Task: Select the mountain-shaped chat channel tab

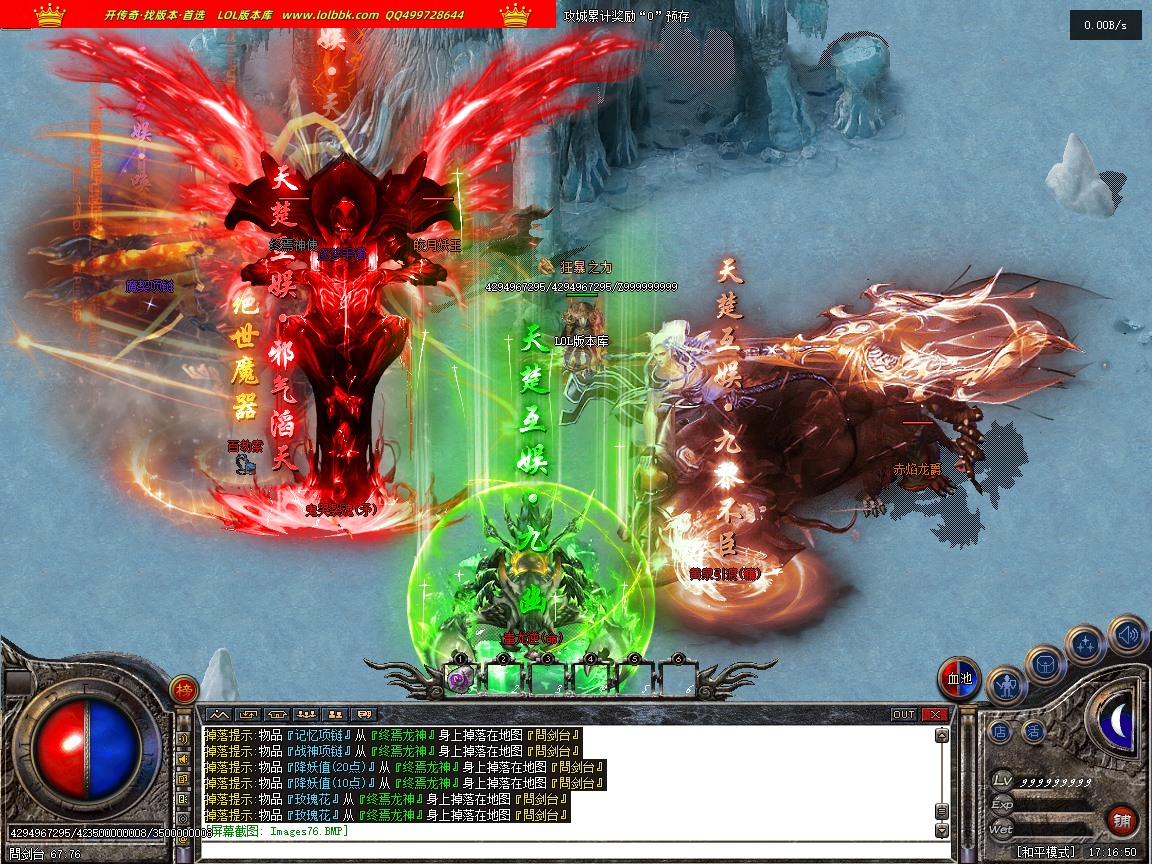Action: coord(218,714)
